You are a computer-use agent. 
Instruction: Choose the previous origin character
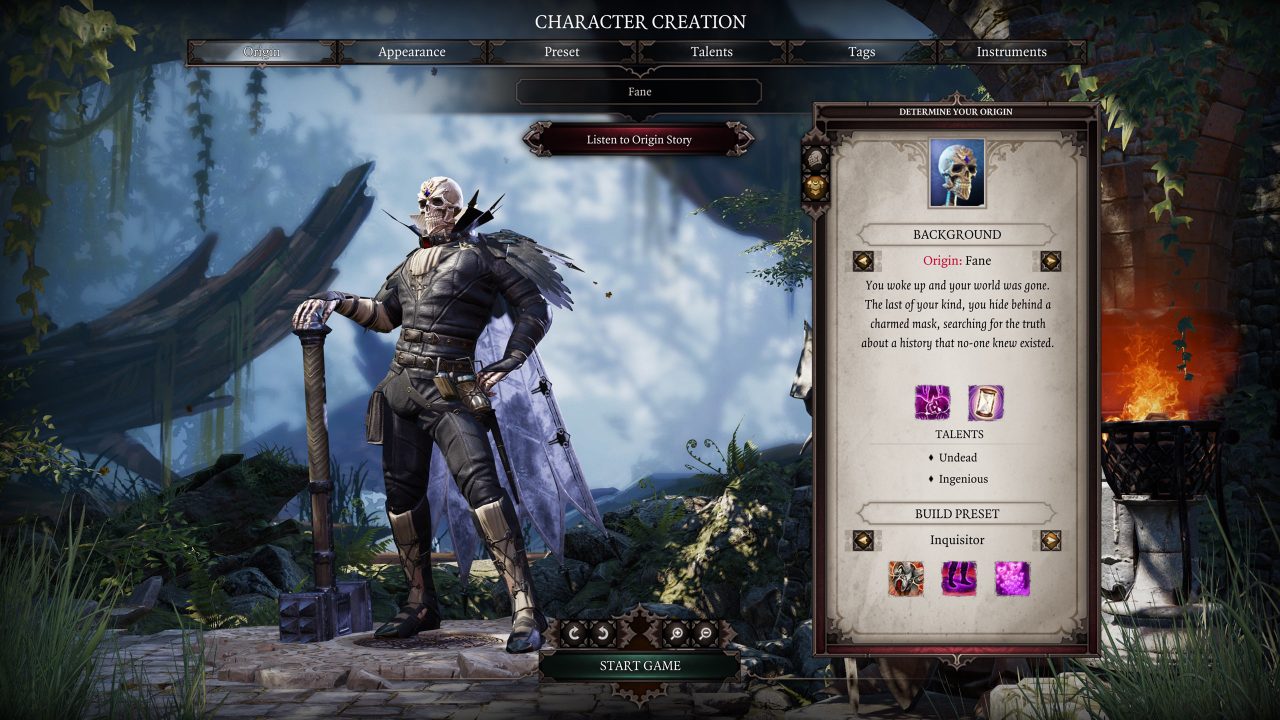coord(863,261)
